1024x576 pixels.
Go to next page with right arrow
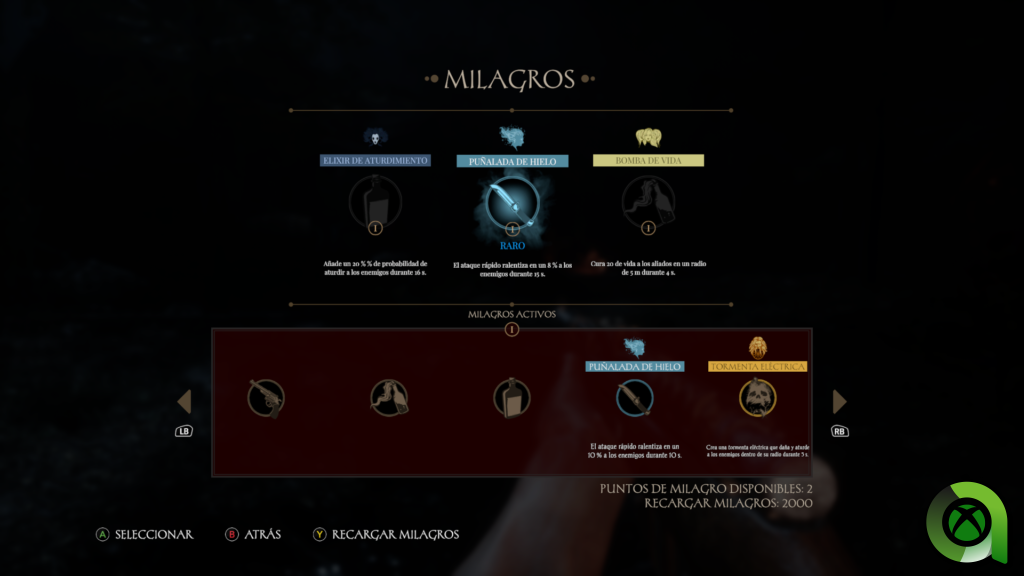[x=840, y=402]
